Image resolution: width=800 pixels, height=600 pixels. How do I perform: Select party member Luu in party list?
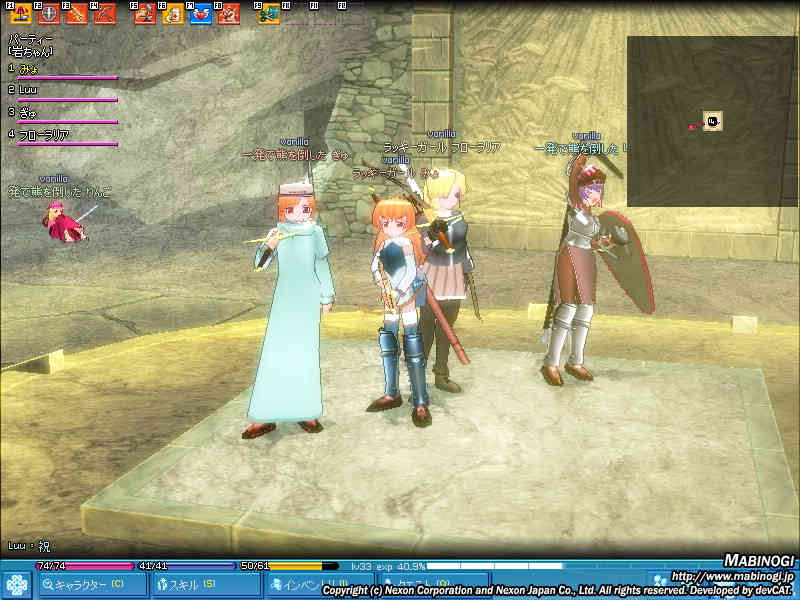pyautogui.click(x=28, y=90)
